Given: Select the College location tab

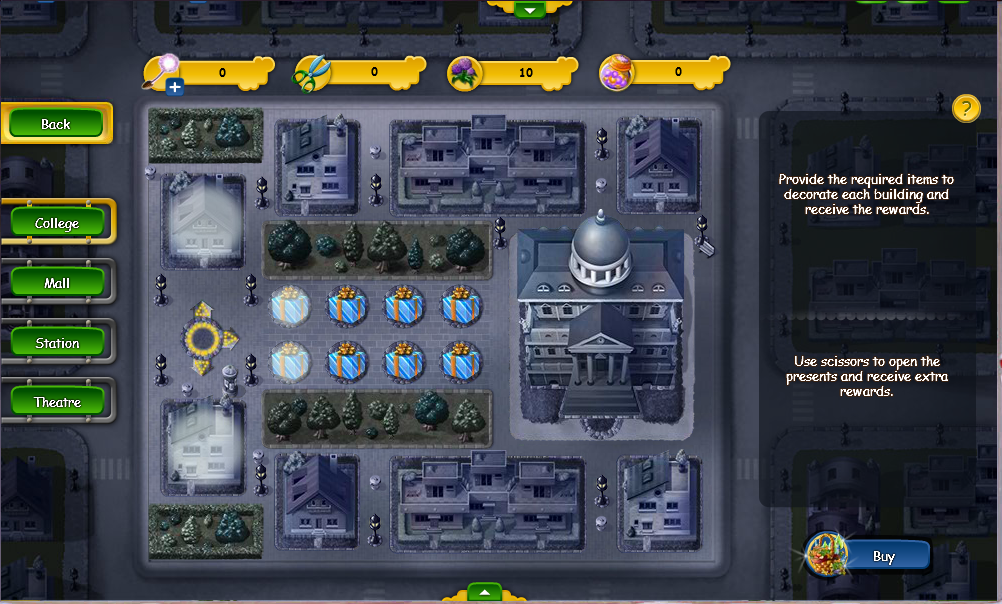Looking at the screenshot, I should pos(57,223).
